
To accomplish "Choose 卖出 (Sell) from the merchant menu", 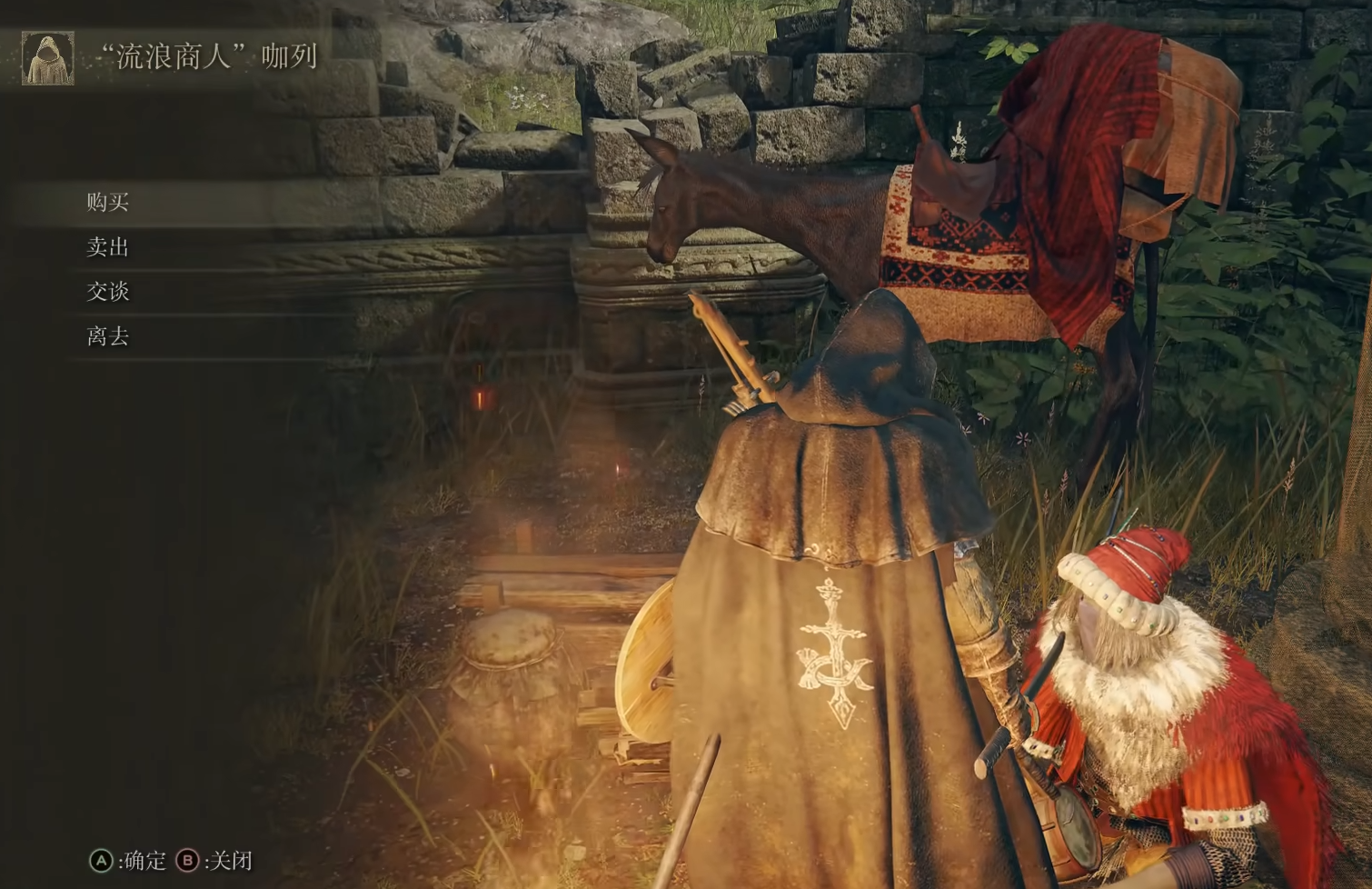I will click(x=108, y=247).
